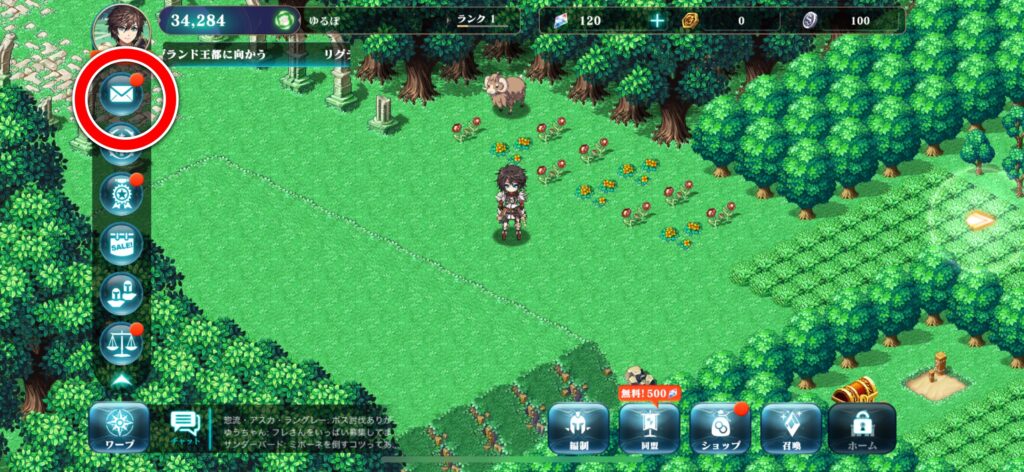Open the mail envelope icon
Screen dimensions: 1024x472
pos(122,96)
